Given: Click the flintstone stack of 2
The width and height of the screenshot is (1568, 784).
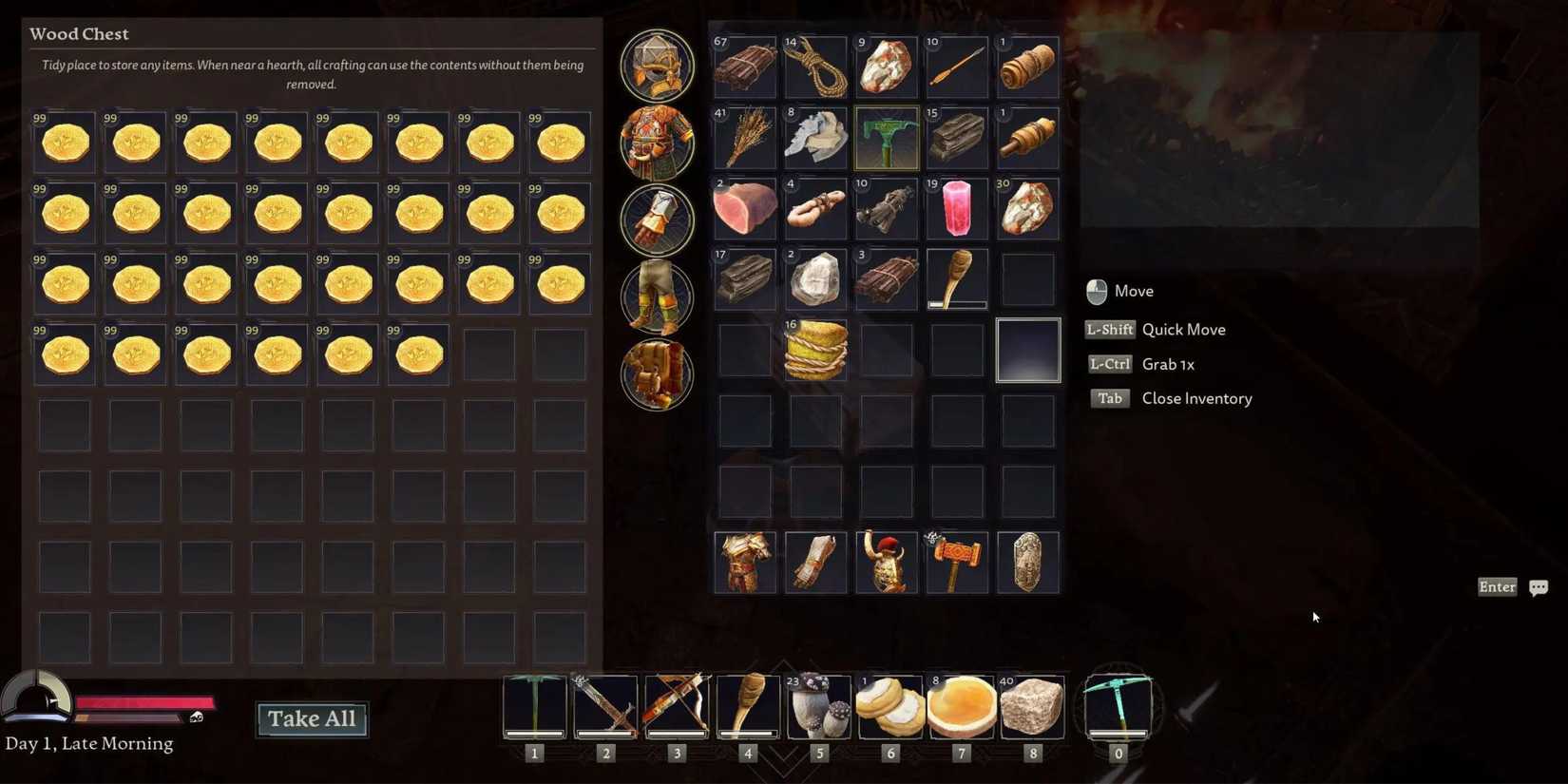Looking at the screenshot, I should click(x=814, y=277).
